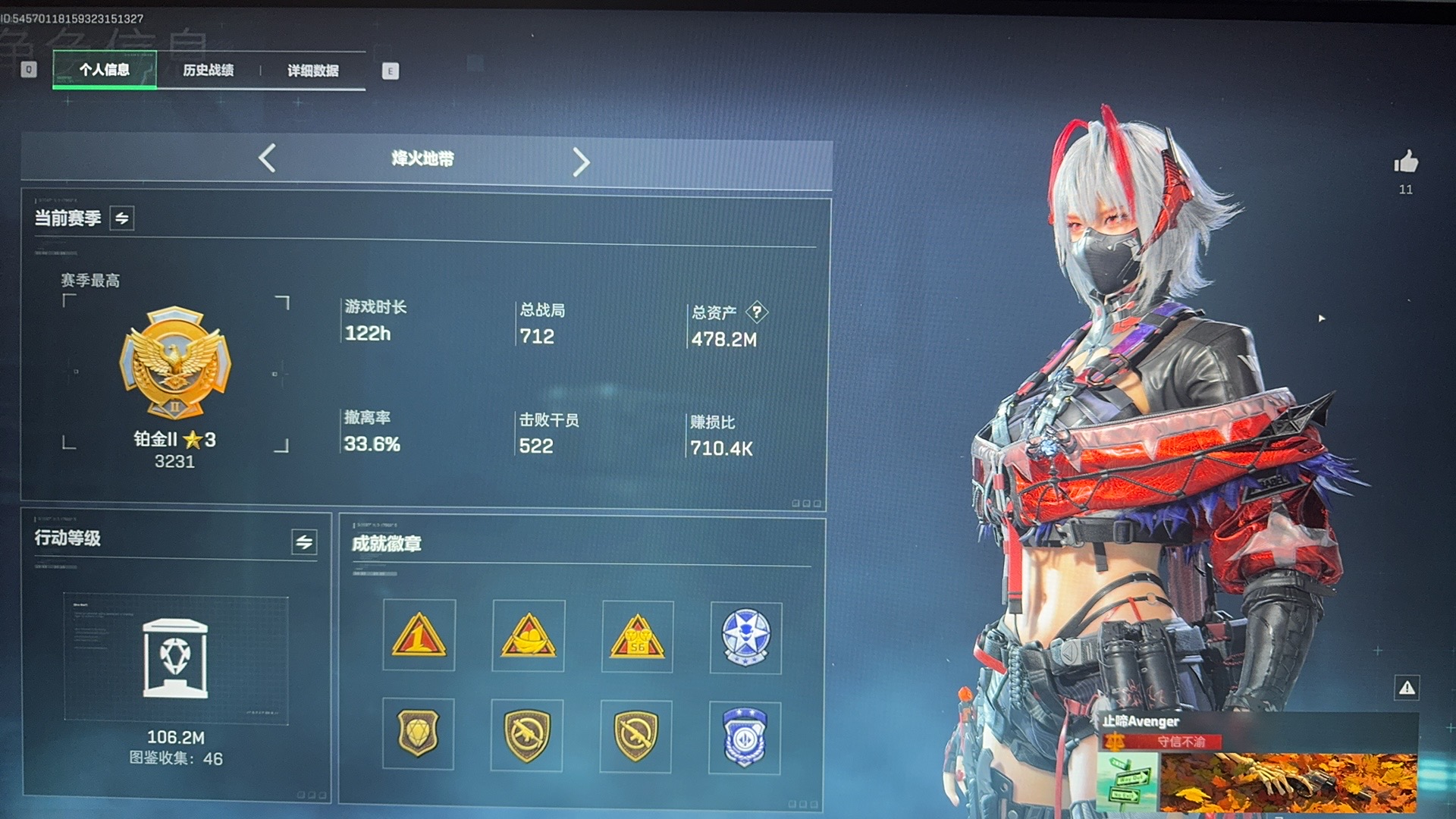Open the collection showcase display case
Image resolution: width=1456 pixels, height=819 pixels.
tap(175, 658)
